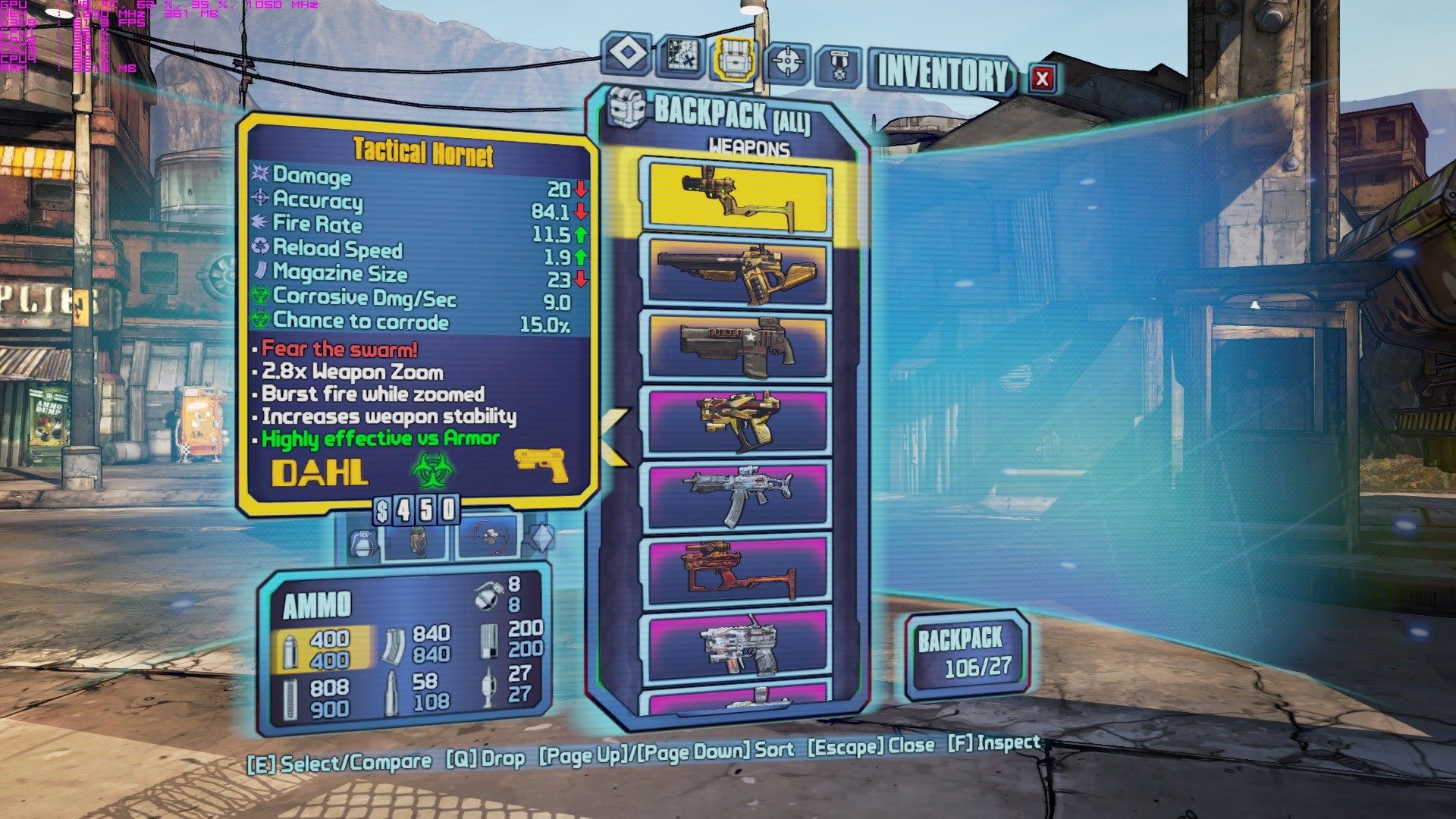1456x819 pixels.
Task: Open the skills tab with crosshair icon
Action: tap(788, 61)
